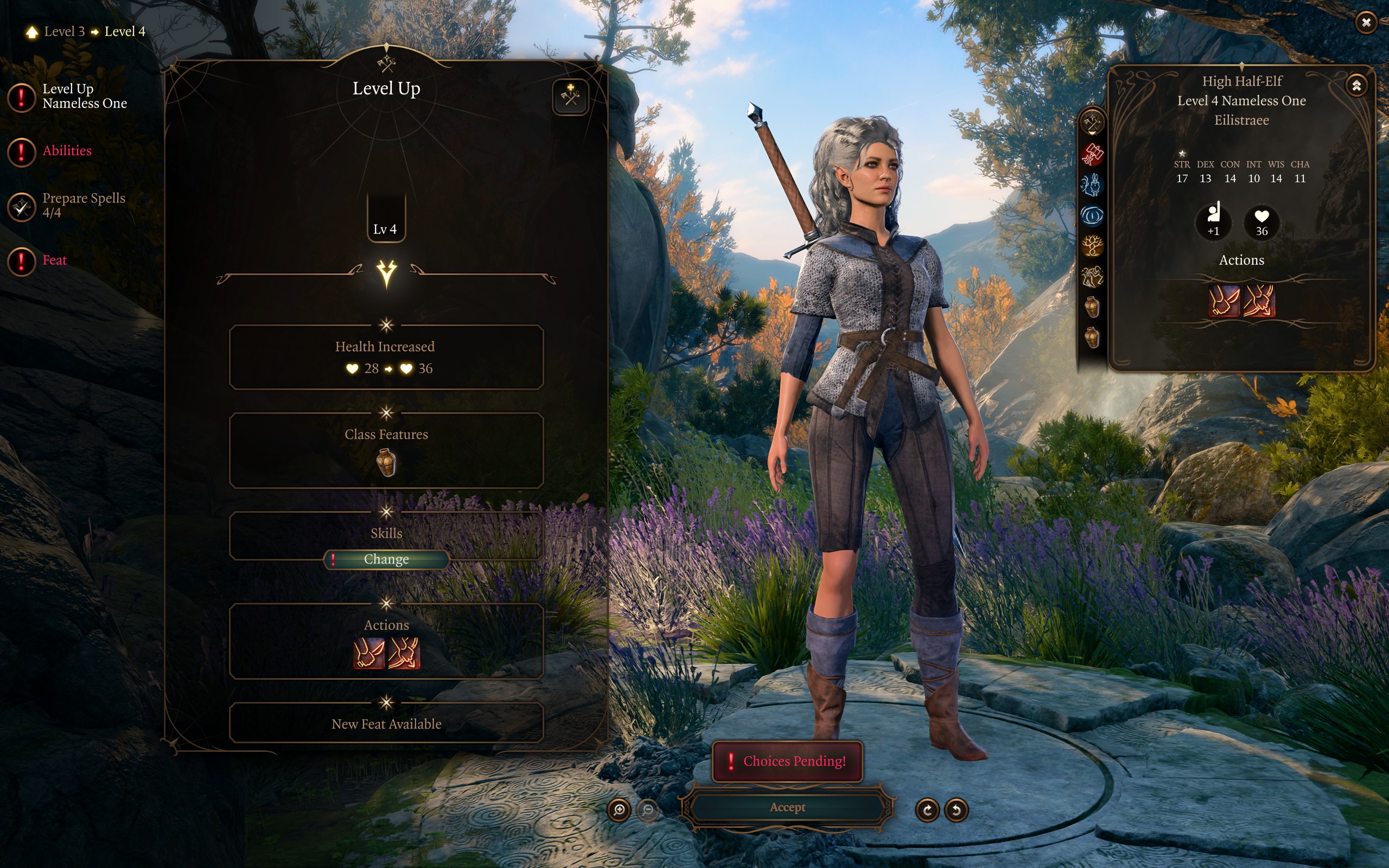Open the Abilities step
This screenshot has width=1389, height=868.
pyautogui.click(x=67, y=151)
